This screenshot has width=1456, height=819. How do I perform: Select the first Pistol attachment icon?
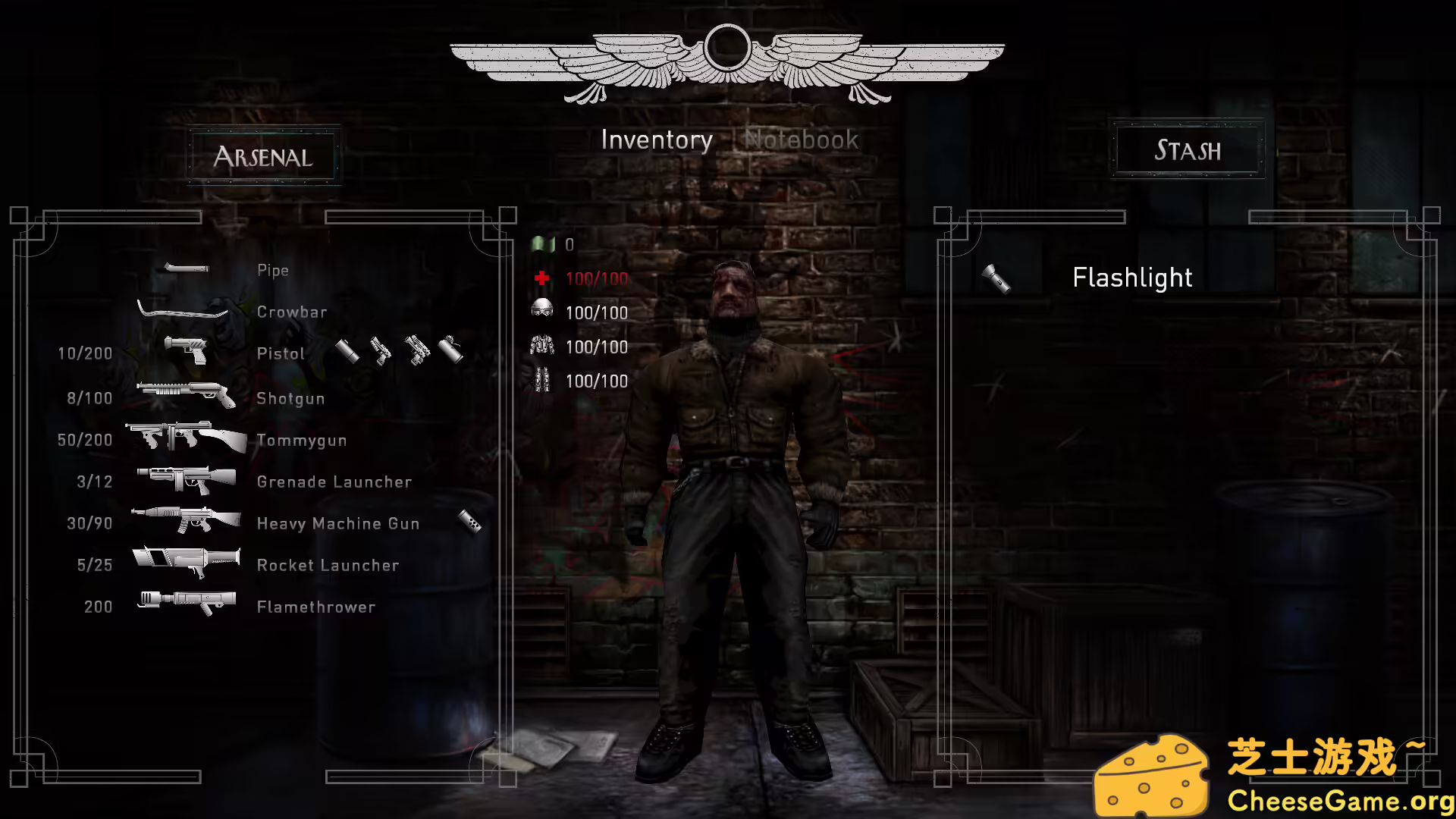(x=347, y=351)
